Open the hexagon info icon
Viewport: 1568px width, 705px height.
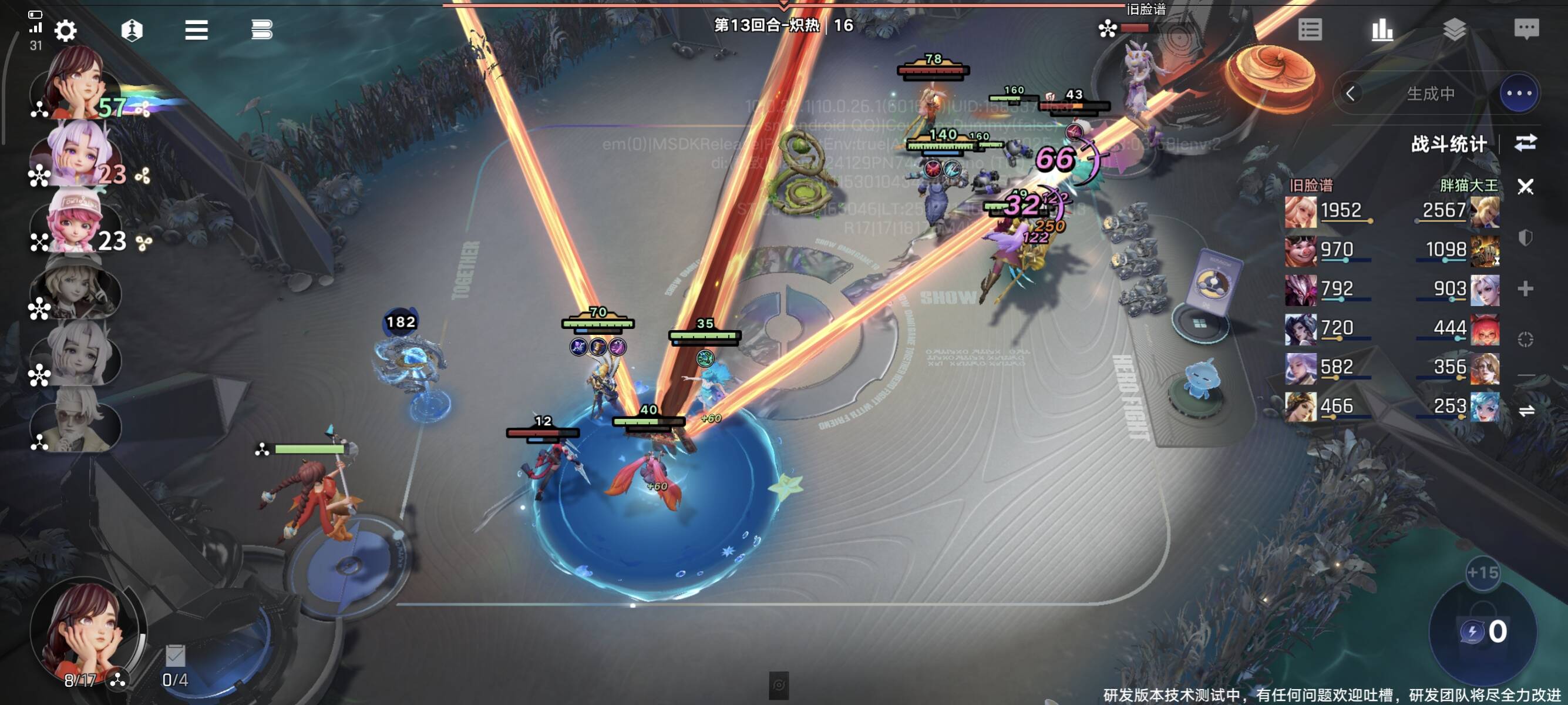(132, 30)
